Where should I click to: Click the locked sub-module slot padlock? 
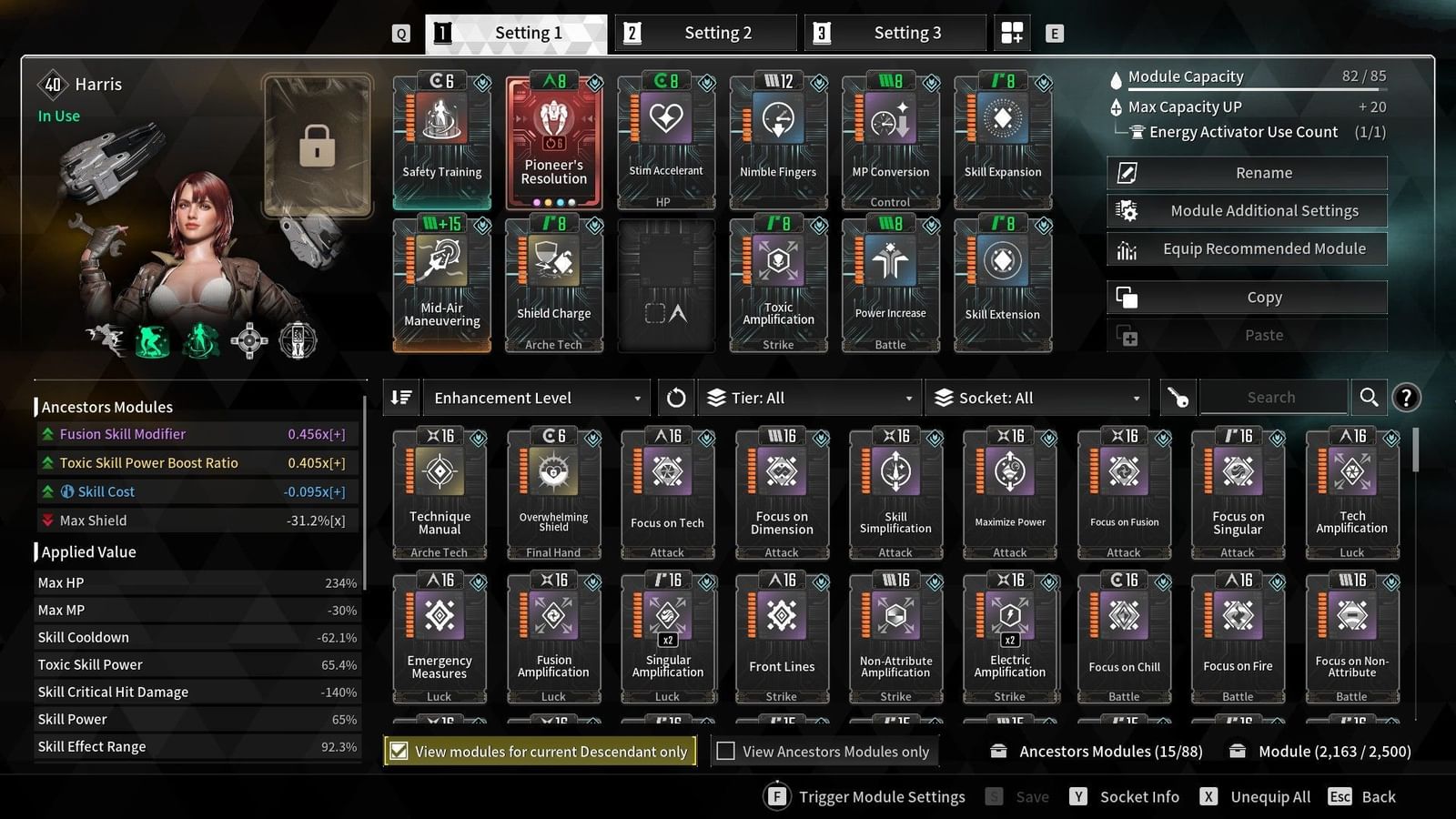click(x=316, y=146)
